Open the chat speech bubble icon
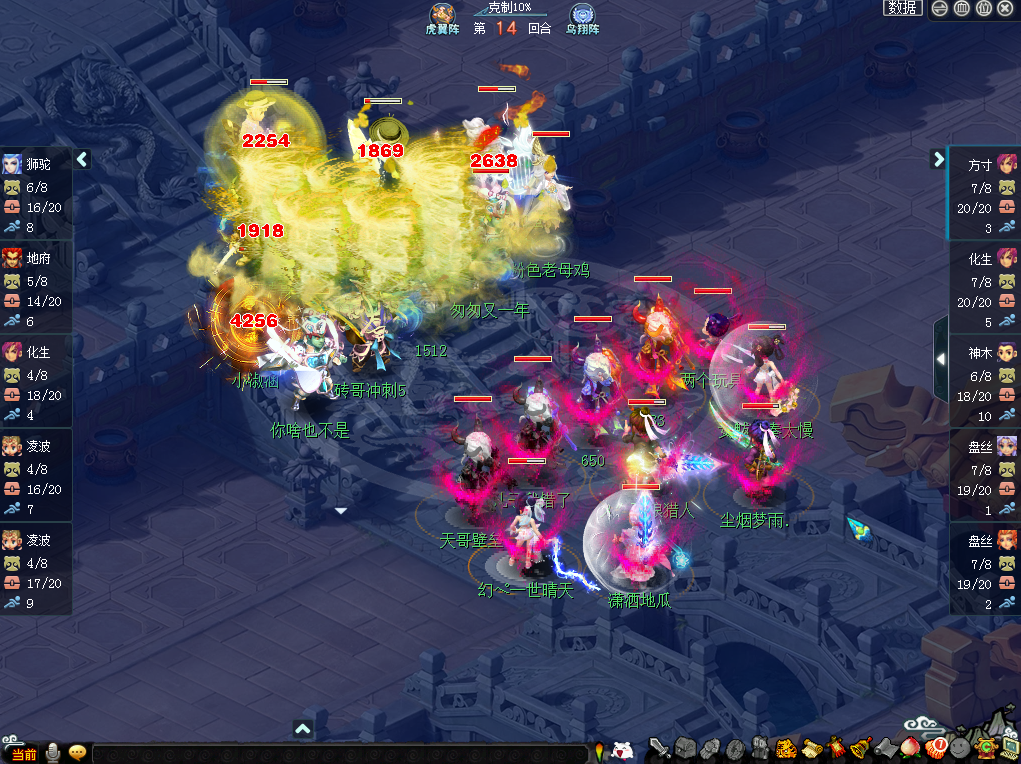This screenshot has height=764, width=1021. click(77, 753)
